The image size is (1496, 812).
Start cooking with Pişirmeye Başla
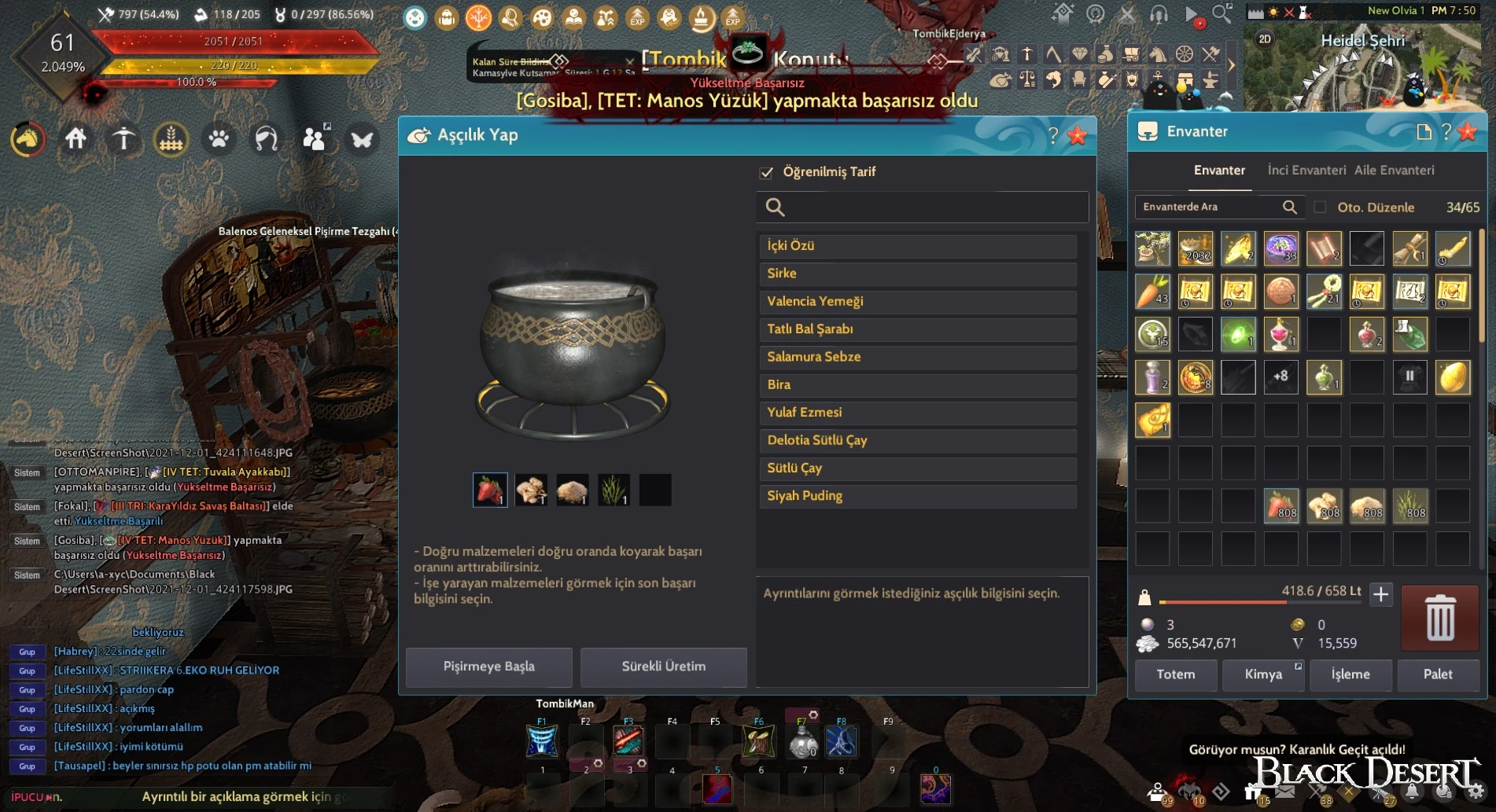(x=488, y=667)
